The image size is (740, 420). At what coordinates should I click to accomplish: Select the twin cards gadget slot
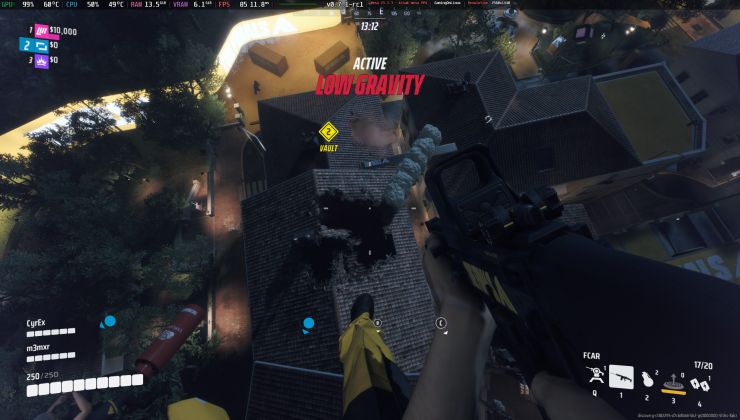(x=698, y=385)
